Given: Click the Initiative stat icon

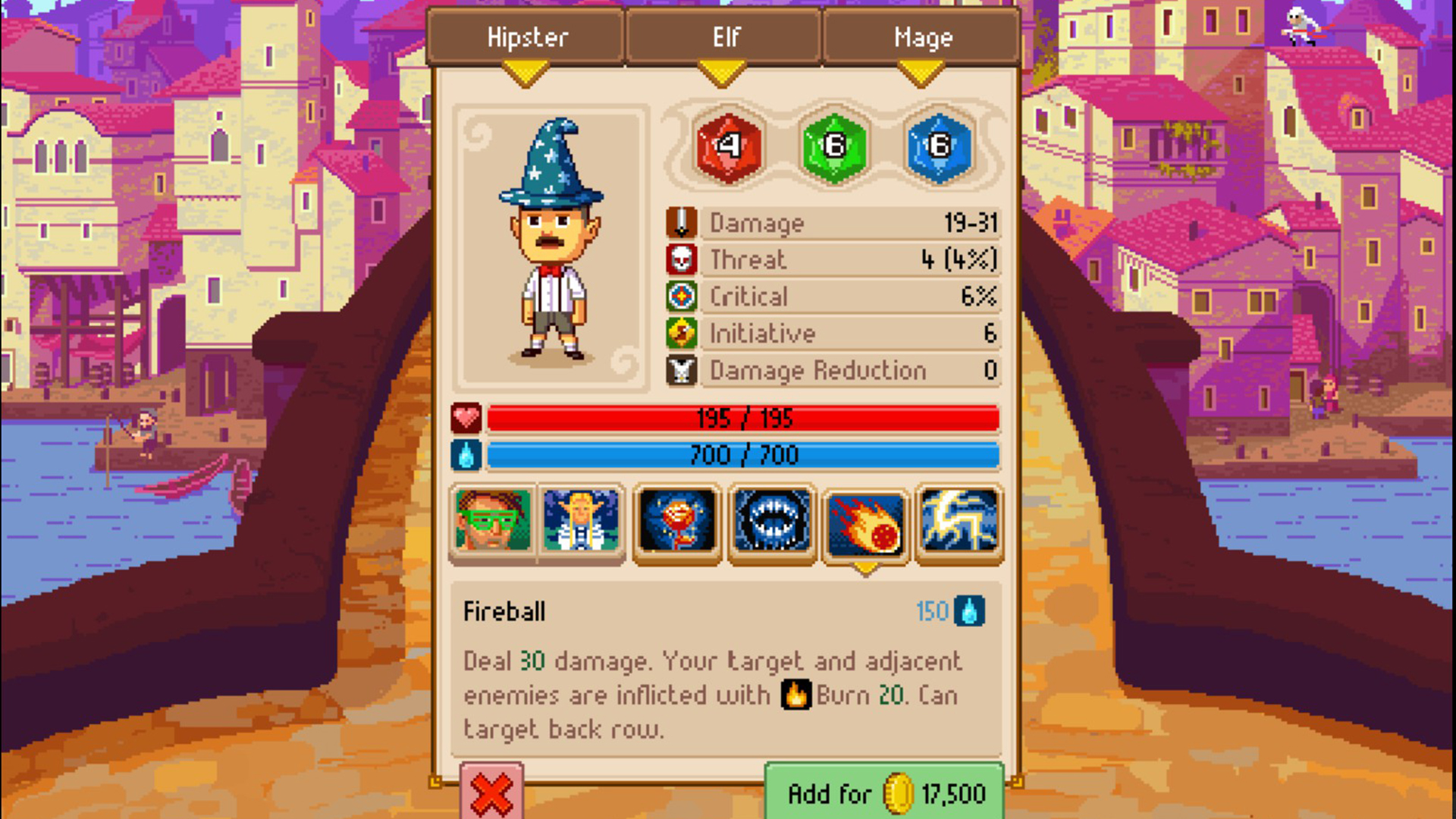Looking at the screenshot, I should pos(680,334).
